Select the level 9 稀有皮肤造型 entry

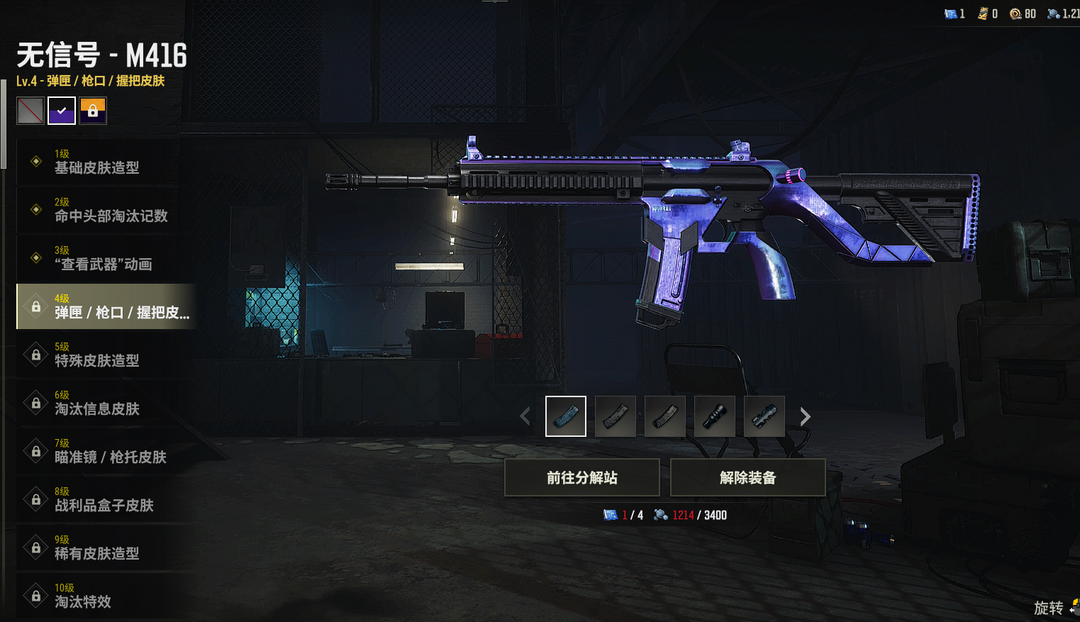coord(98,548)
